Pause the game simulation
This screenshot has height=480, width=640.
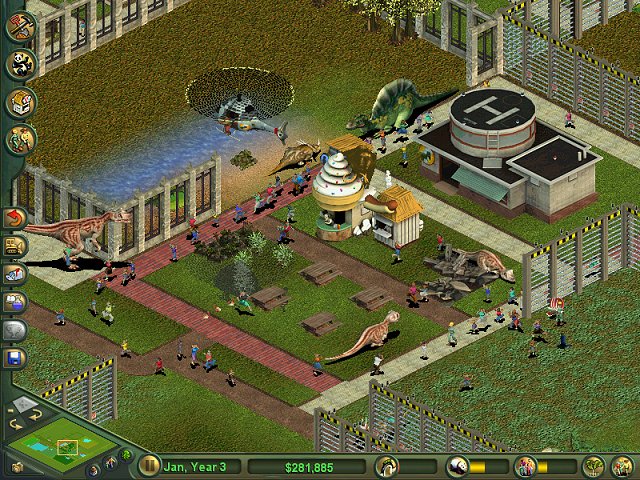click(150, 465)
